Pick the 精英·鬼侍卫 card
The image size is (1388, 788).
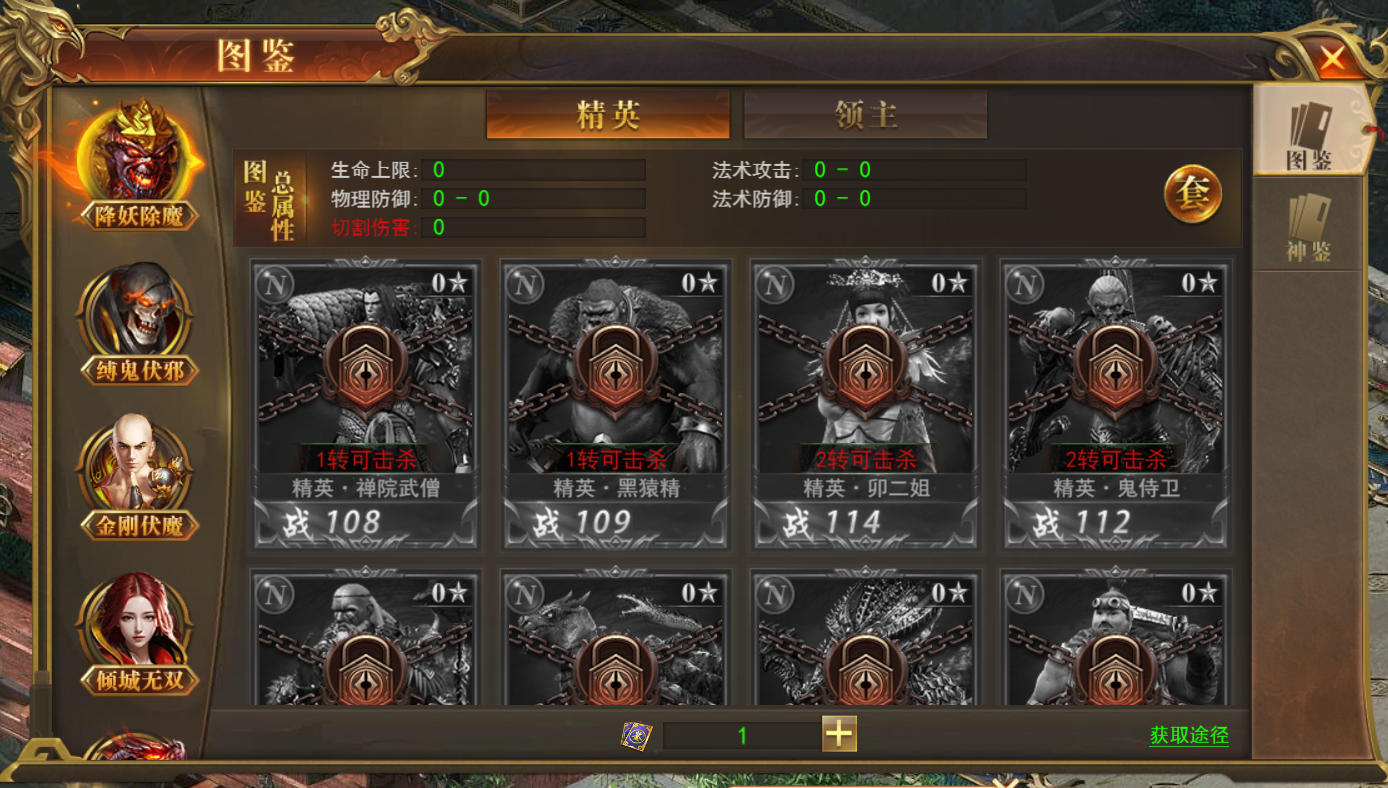point(1116,405)
